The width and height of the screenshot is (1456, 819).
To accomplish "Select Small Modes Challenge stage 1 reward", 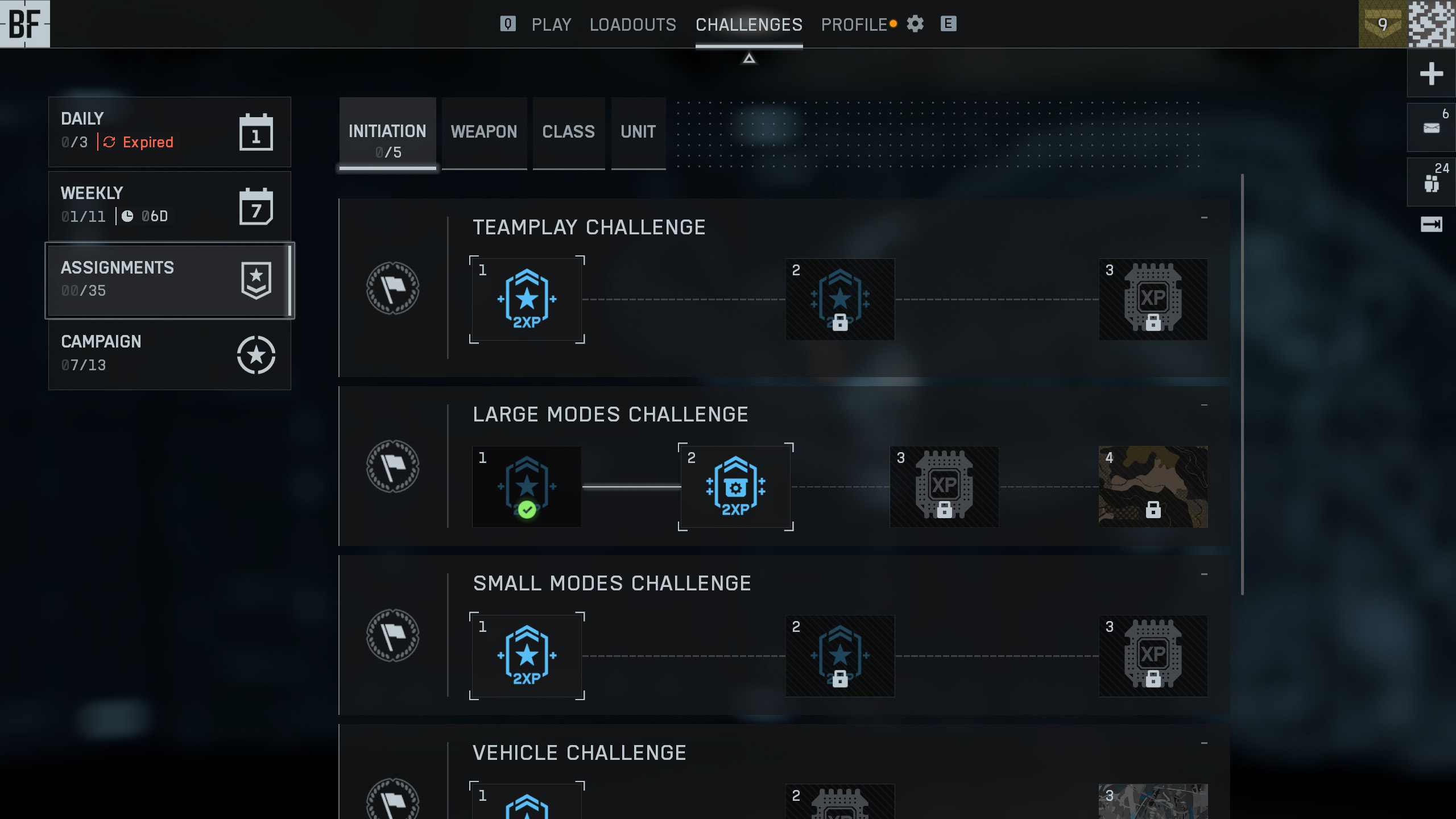I will 527,656.
